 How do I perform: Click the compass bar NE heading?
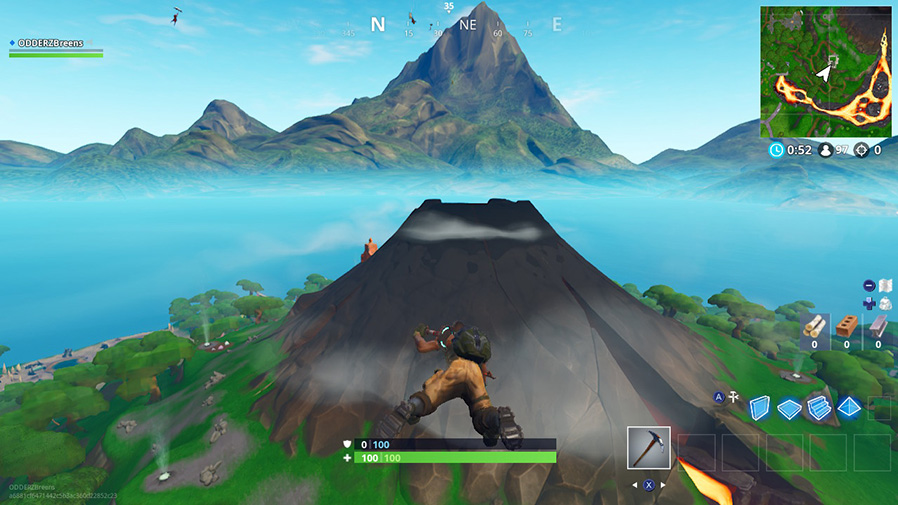point(468,25)
